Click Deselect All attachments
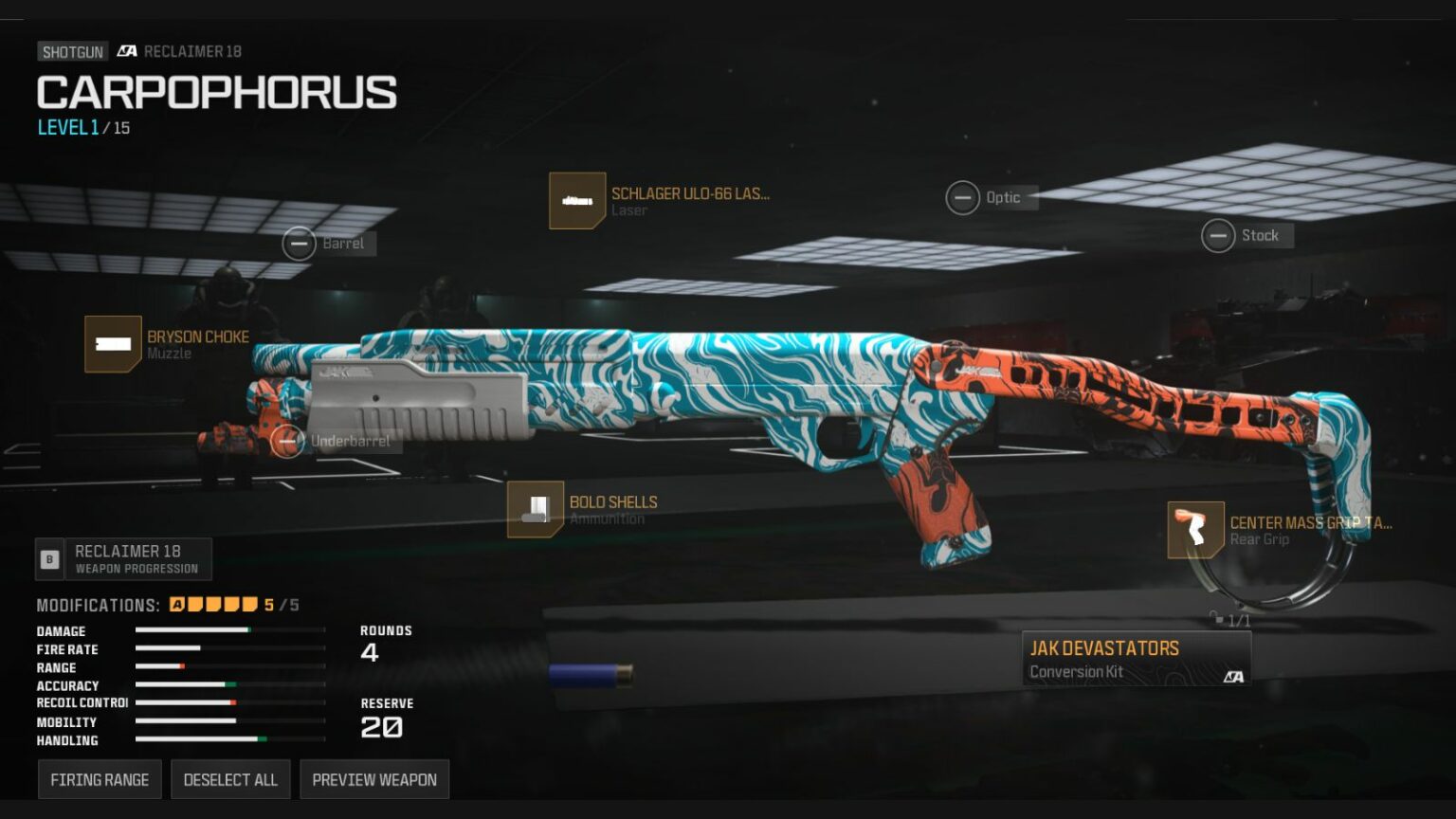Screen dimensions: 1456x819 230,779
